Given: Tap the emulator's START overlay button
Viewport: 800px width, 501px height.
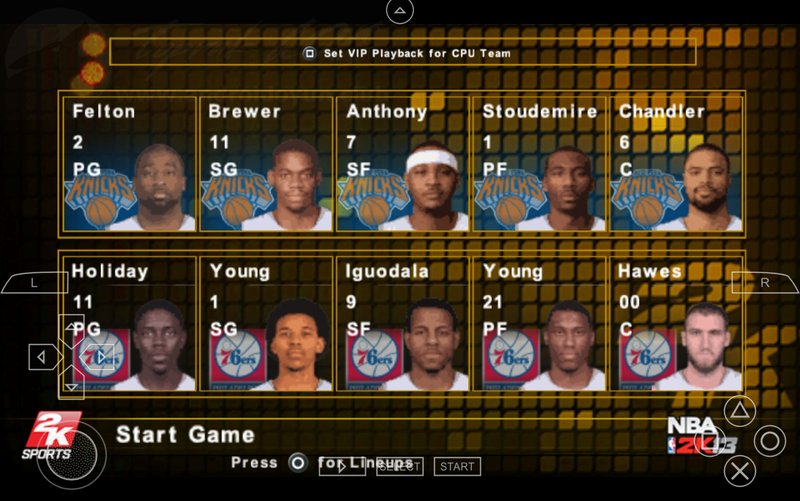Looking at the screenshot, I should click(457, 466).
